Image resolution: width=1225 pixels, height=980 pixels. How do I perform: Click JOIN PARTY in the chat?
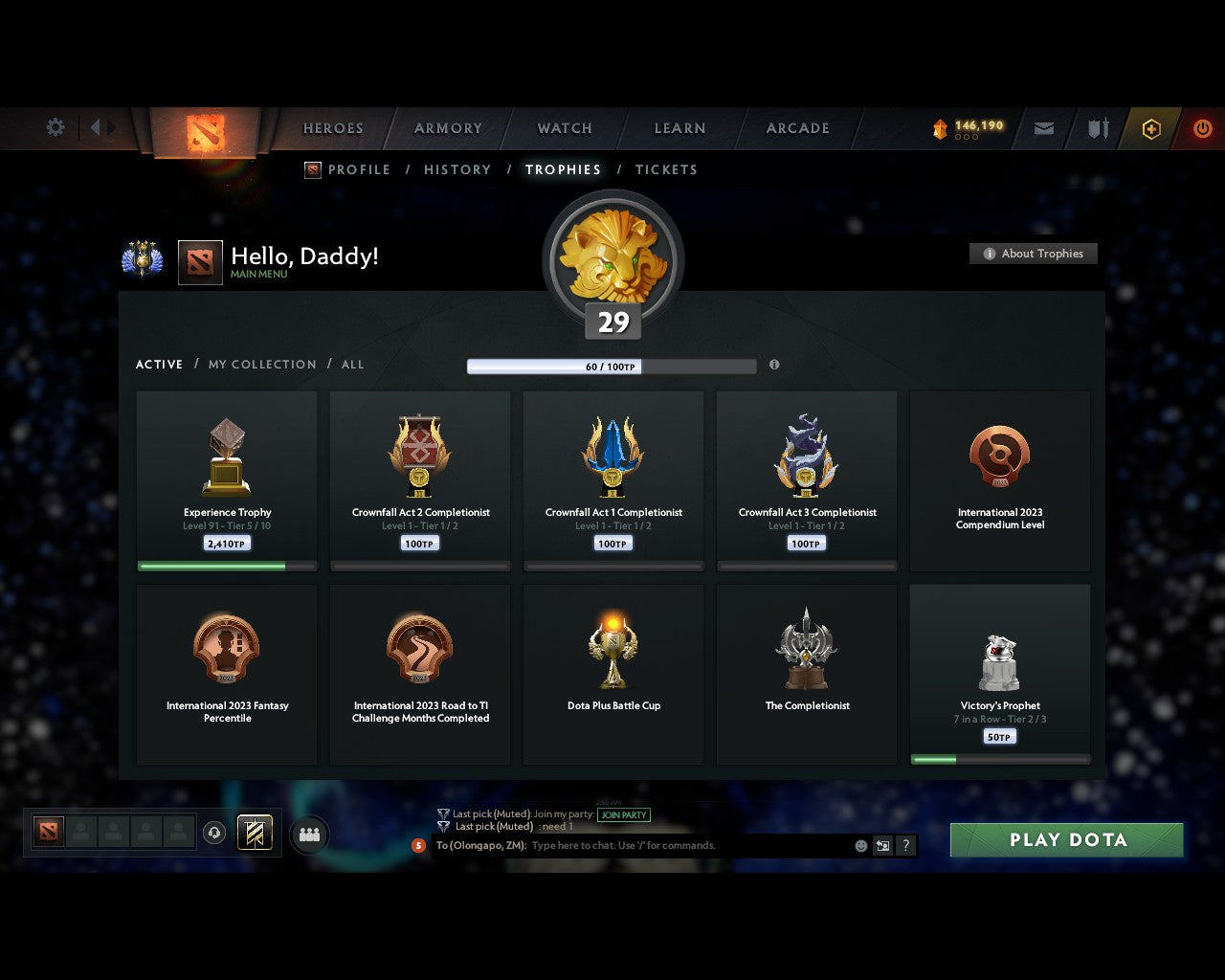pos(623,814)
